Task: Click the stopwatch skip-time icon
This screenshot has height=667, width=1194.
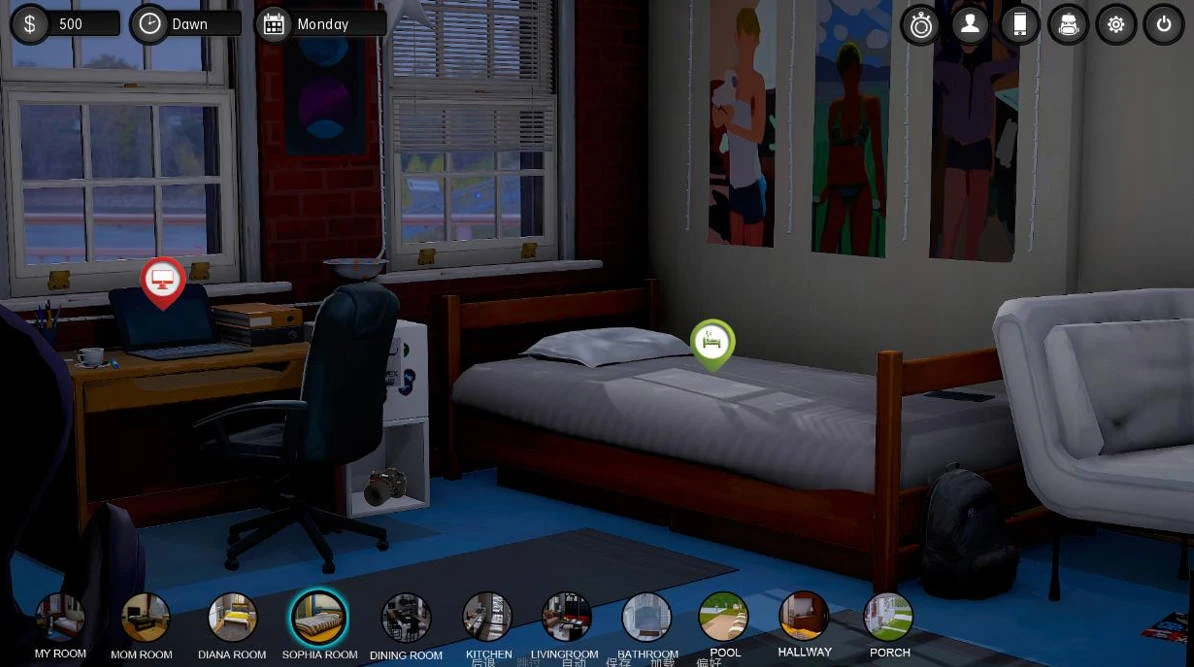Action: coord(920,25)
